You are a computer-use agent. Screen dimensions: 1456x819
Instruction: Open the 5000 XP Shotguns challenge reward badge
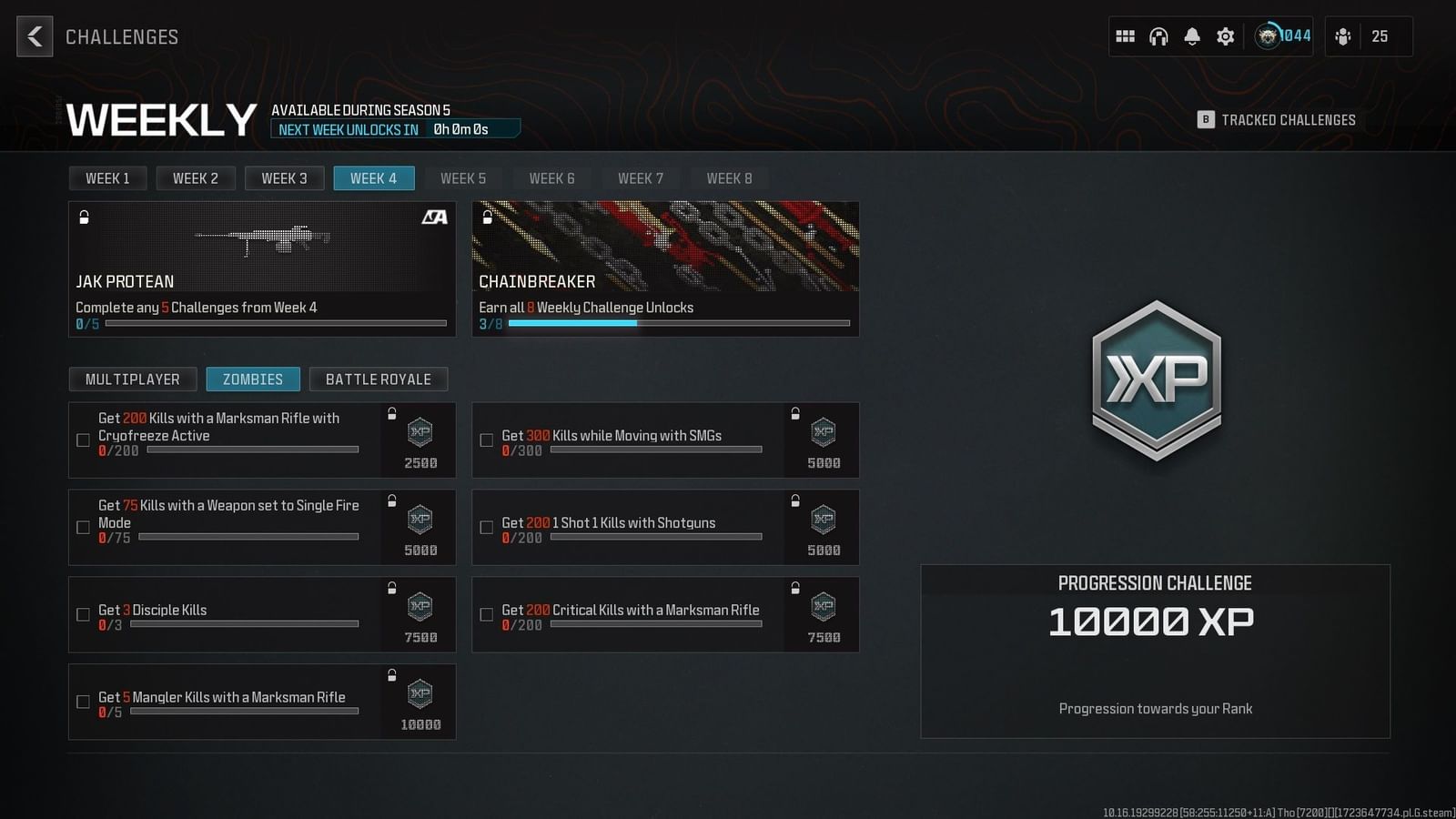(822, 528)
